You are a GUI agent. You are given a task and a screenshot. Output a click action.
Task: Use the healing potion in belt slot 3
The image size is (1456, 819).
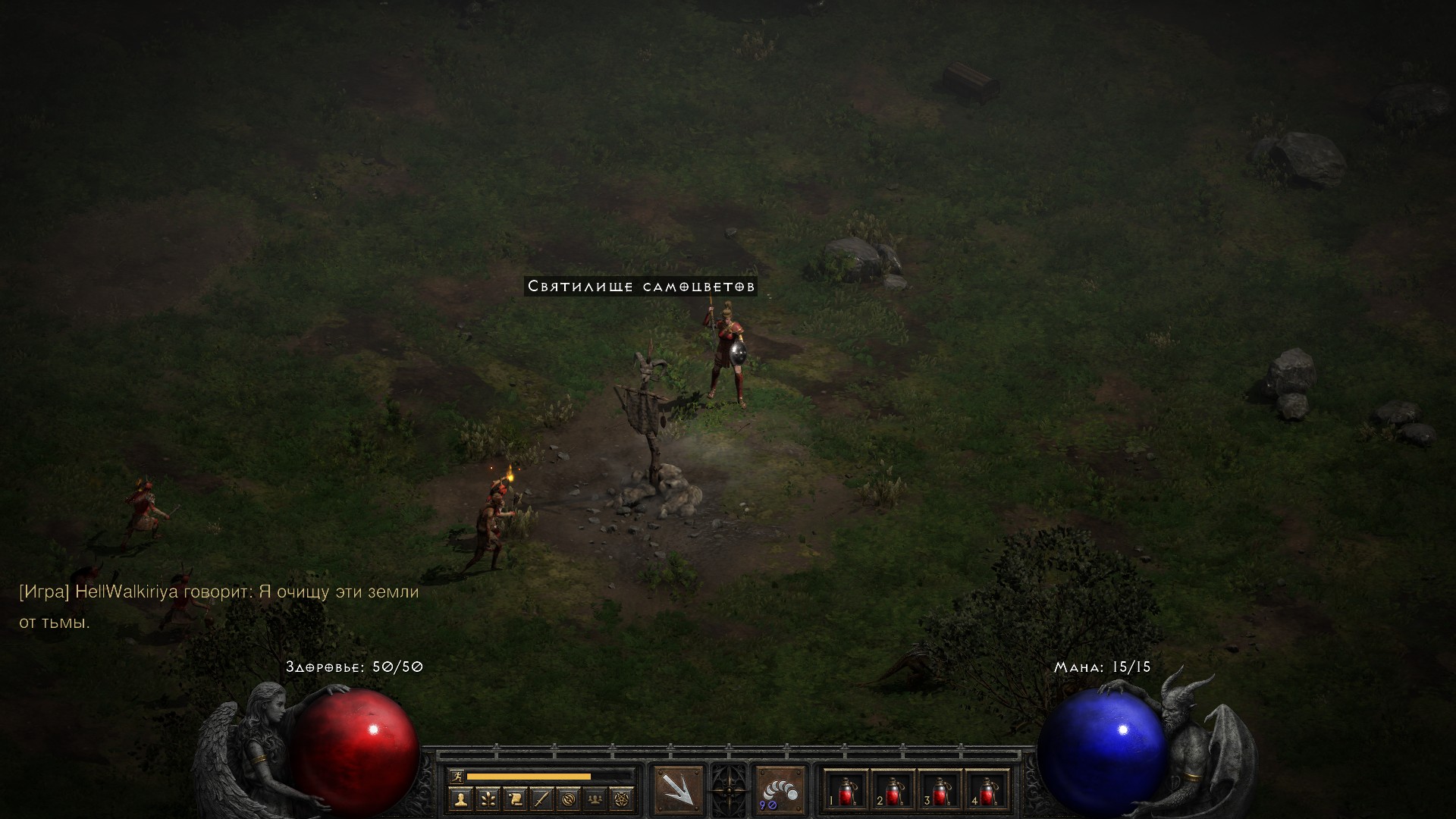940,792
